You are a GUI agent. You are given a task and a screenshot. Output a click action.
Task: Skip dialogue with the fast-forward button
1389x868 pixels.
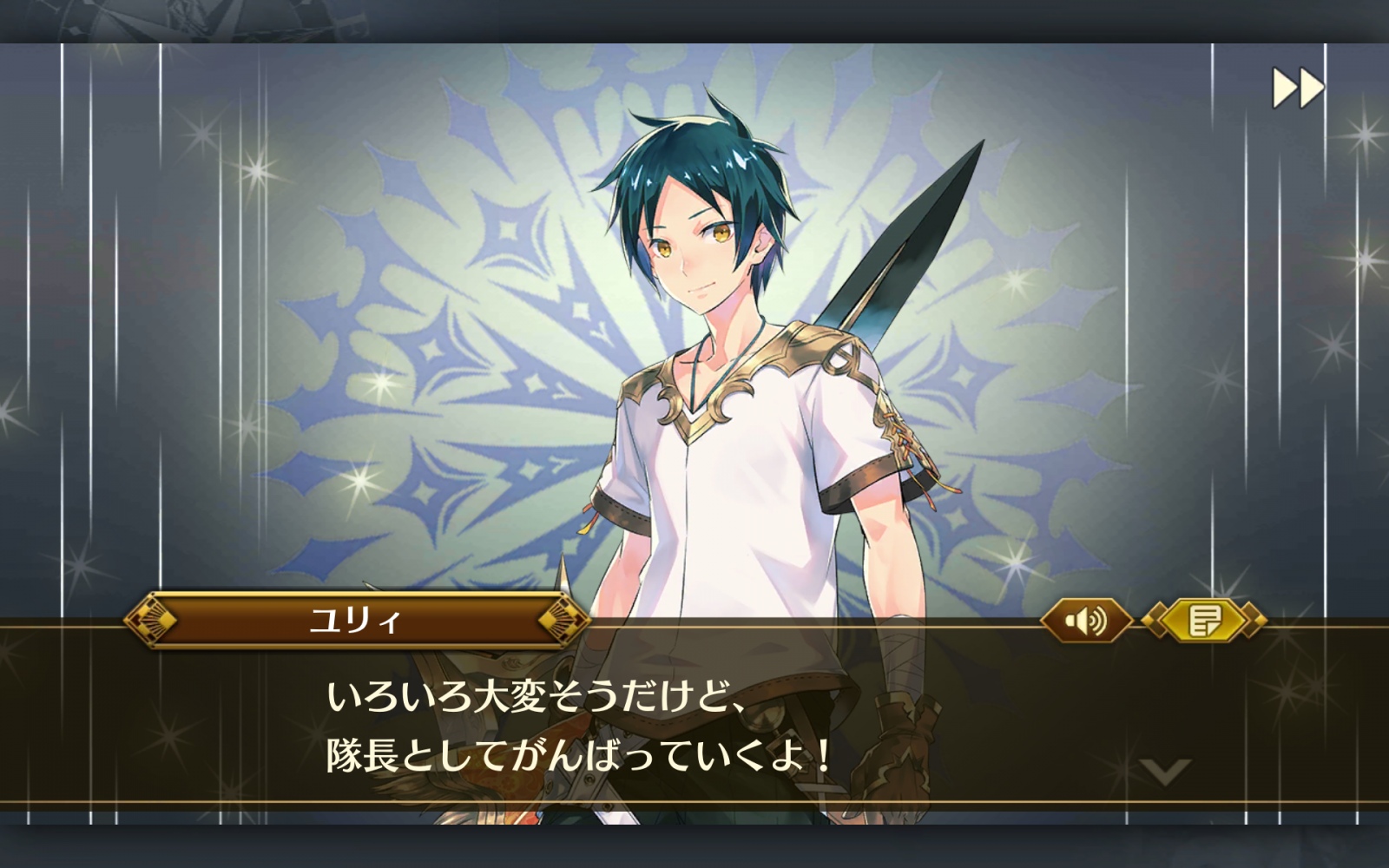[1298, 89]
